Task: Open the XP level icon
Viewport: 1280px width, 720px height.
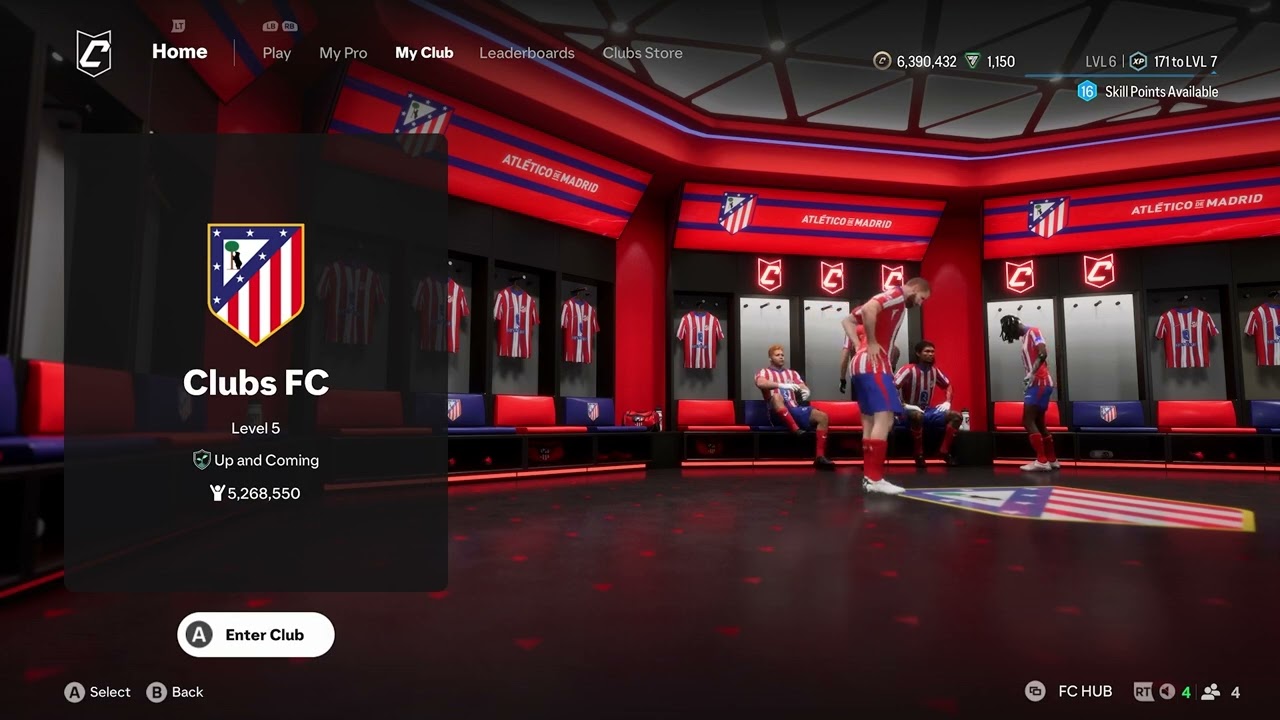Action: [x=1138, y=61]
